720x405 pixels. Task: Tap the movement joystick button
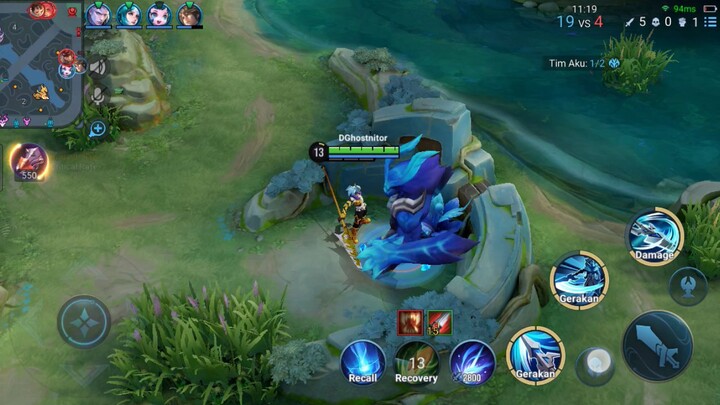pos(84,322)
